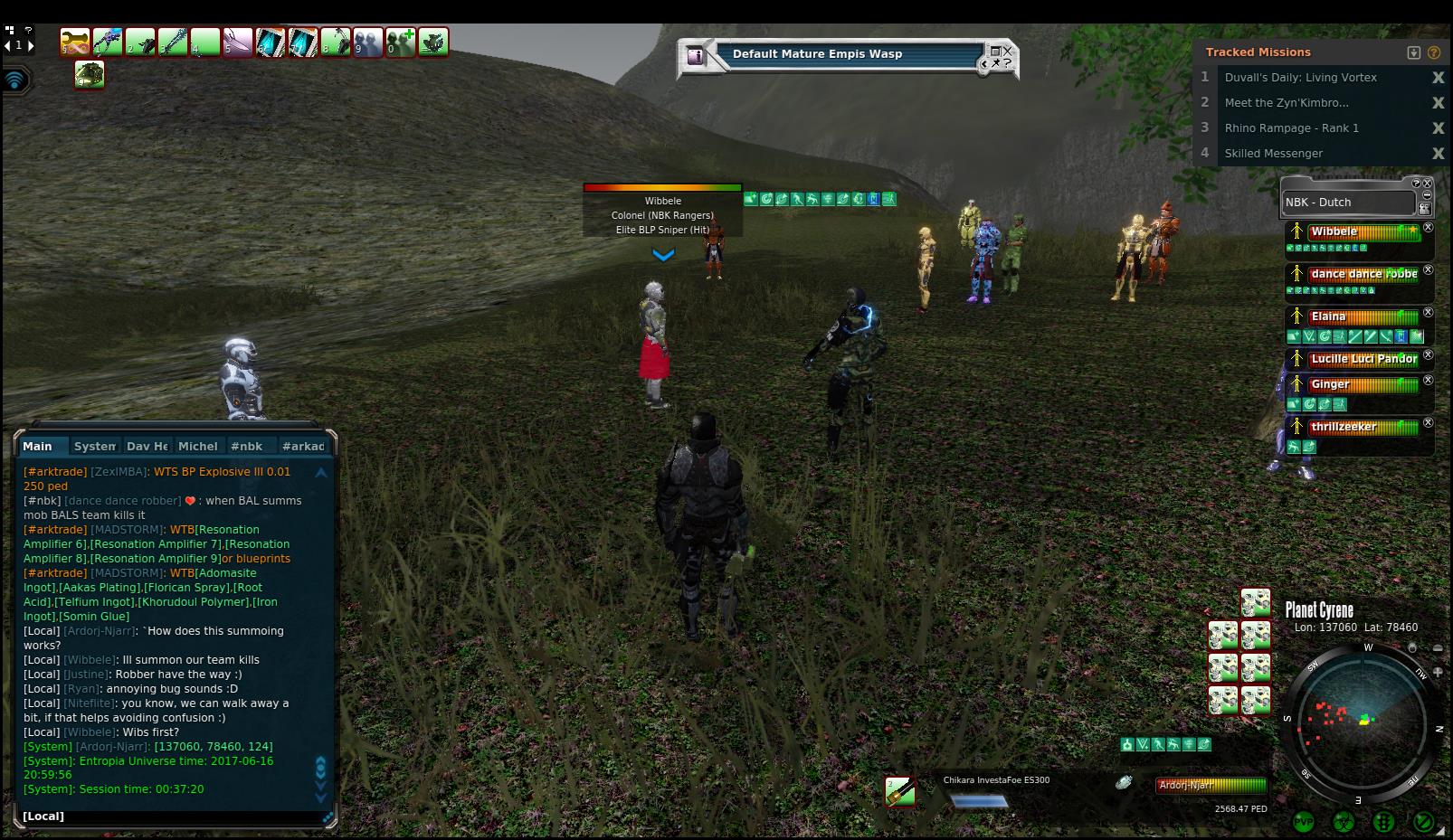Screen dimensions: 1453x840
Task: Open the System chat tab
Action: tap(94, 446)
